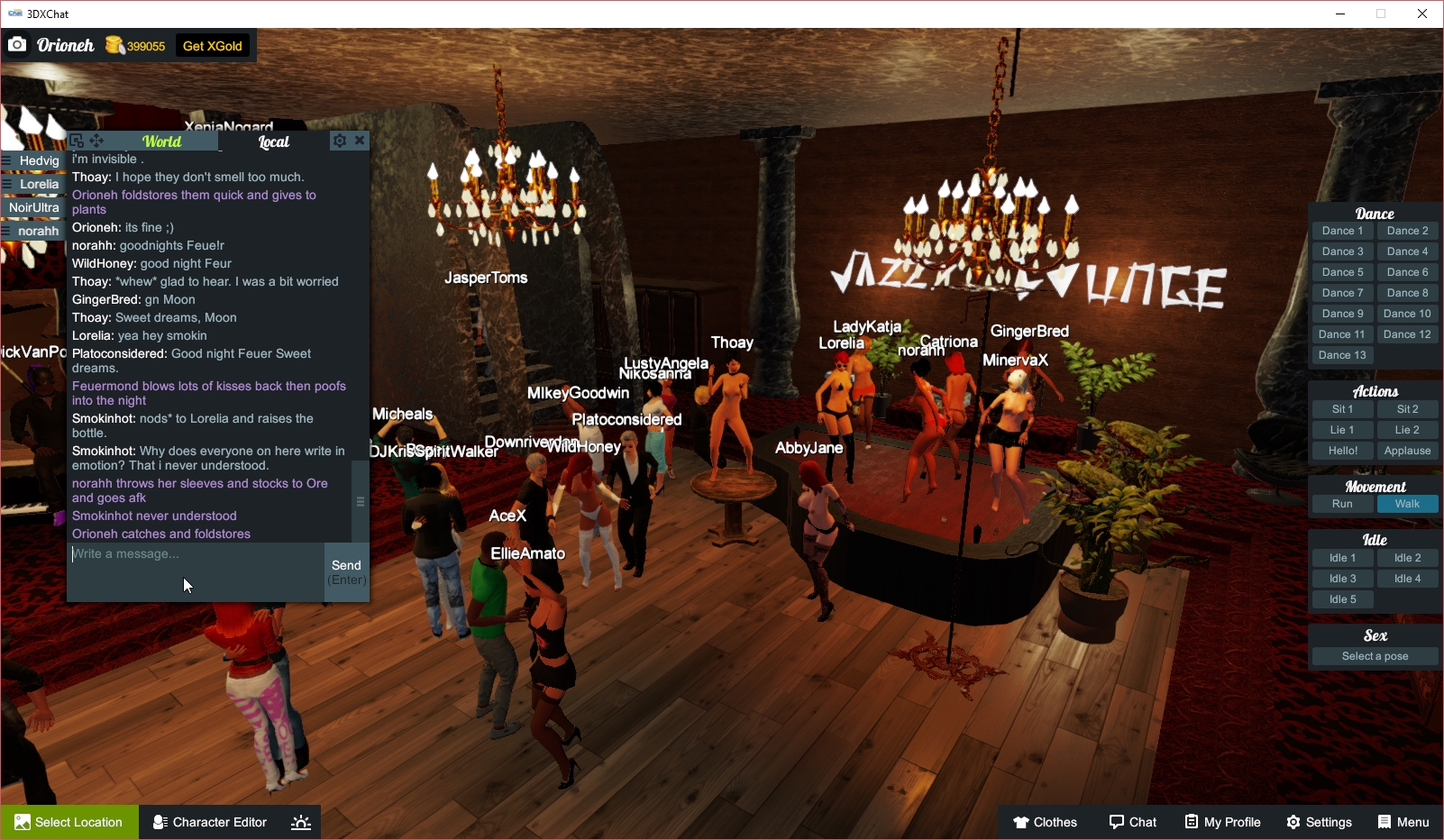Open the Menu from the bottom bar
Screen dimensions: 1444x840
click(1403, 822)
